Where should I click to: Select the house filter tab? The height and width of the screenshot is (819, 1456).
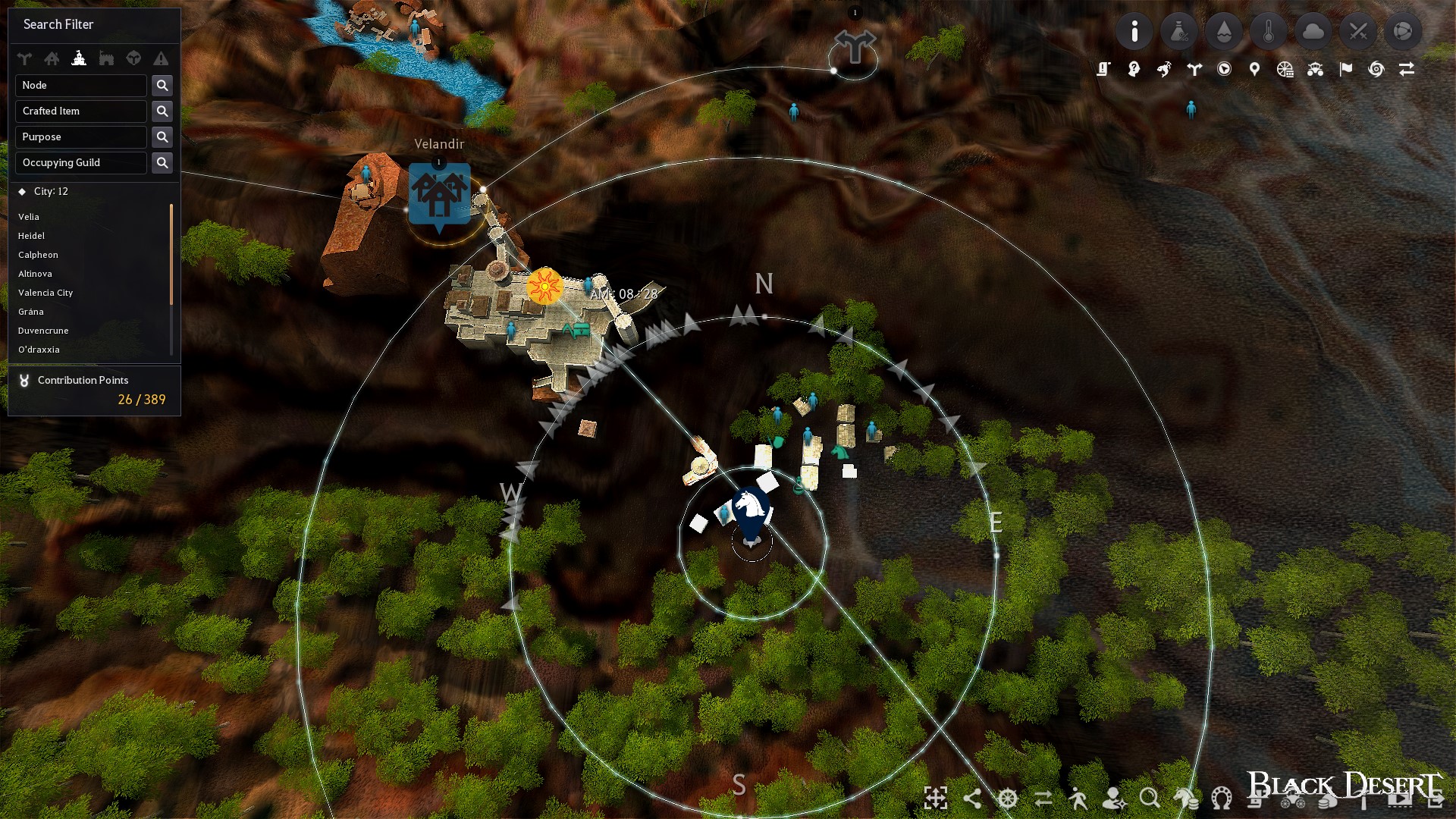[x=52, y=58]
